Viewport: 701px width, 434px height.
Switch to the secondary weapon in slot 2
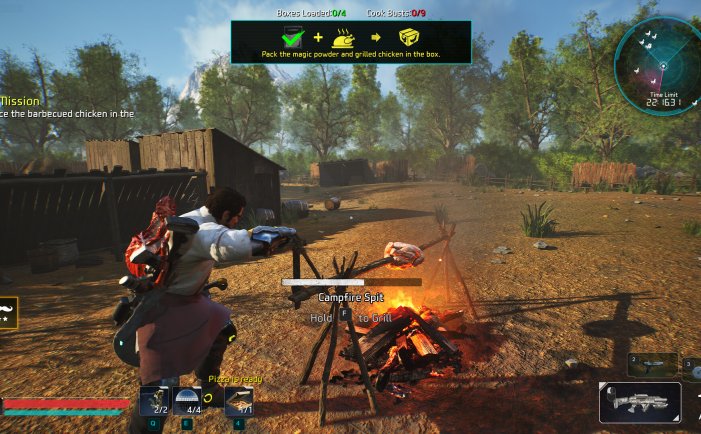tap(653, 364)
